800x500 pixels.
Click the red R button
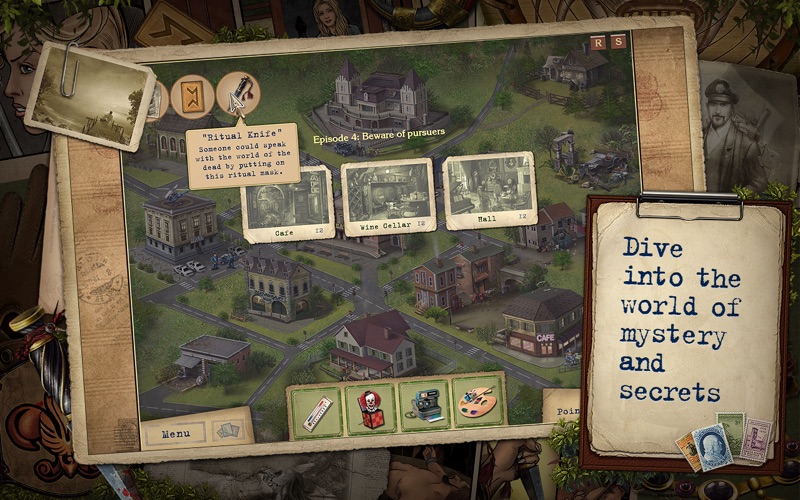point(598,41)
